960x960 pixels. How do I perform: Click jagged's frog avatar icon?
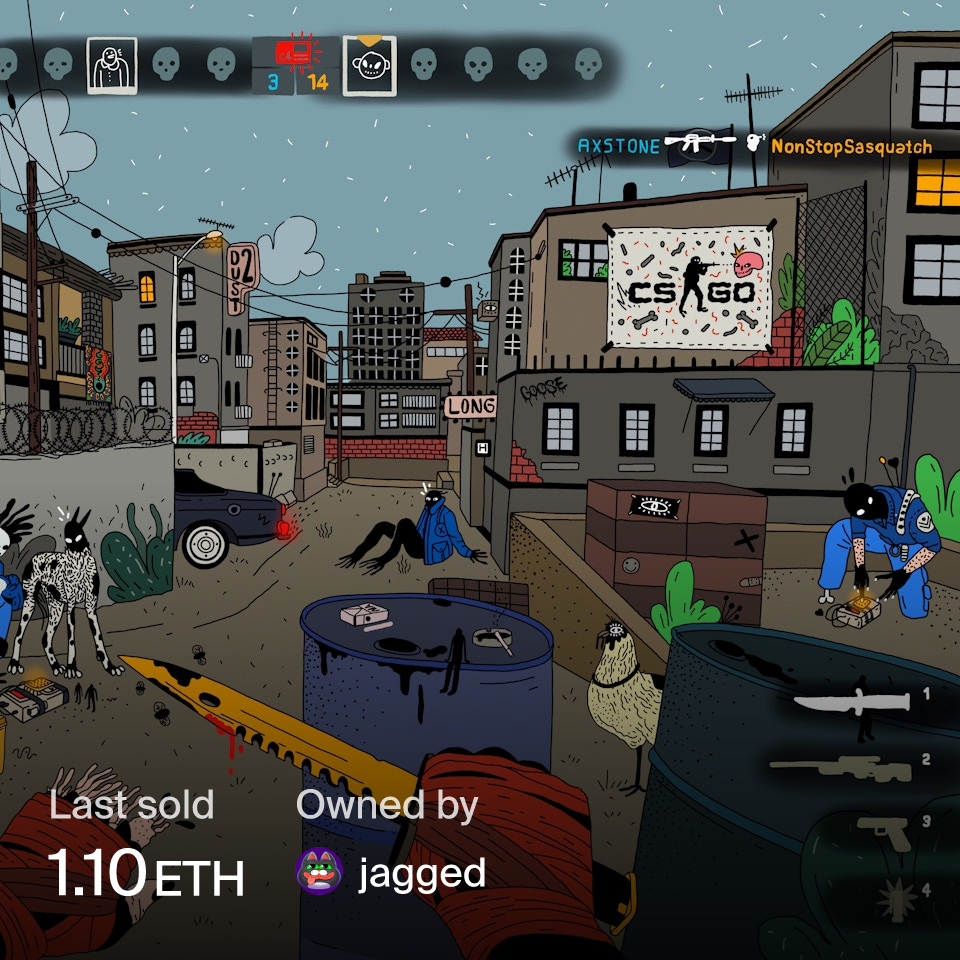(x=320, y=873)
